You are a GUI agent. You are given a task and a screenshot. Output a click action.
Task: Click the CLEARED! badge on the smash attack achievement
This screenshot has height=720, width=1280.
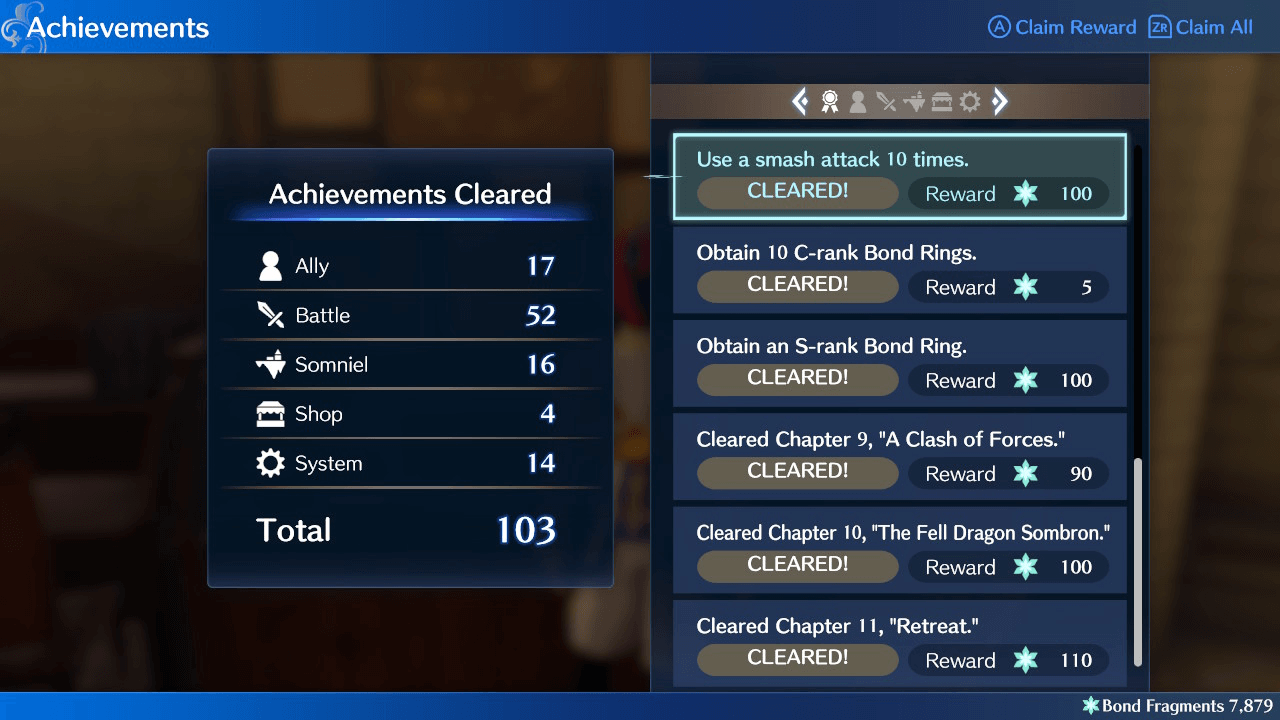797,193
